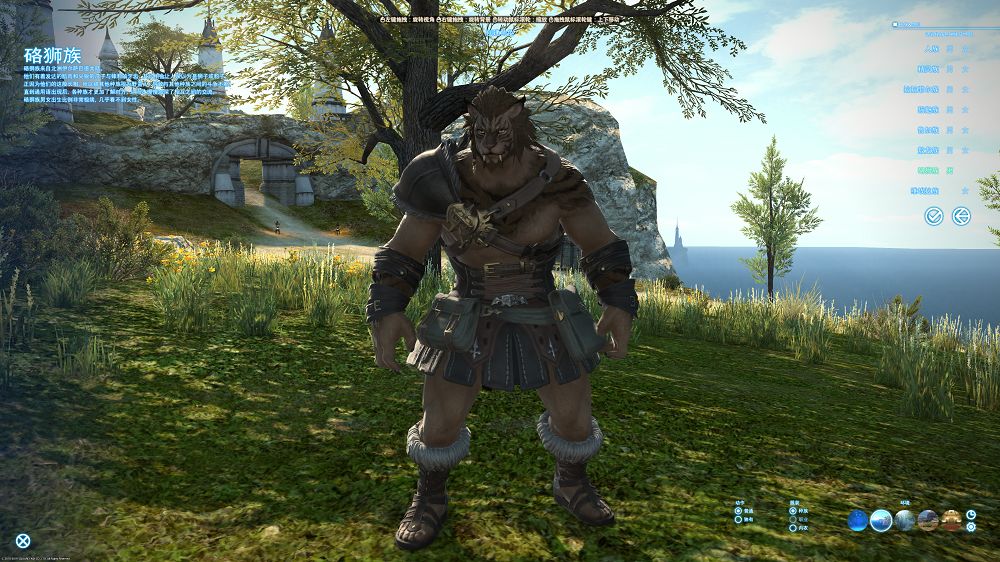Select the golden interior background

coord(951,520)
